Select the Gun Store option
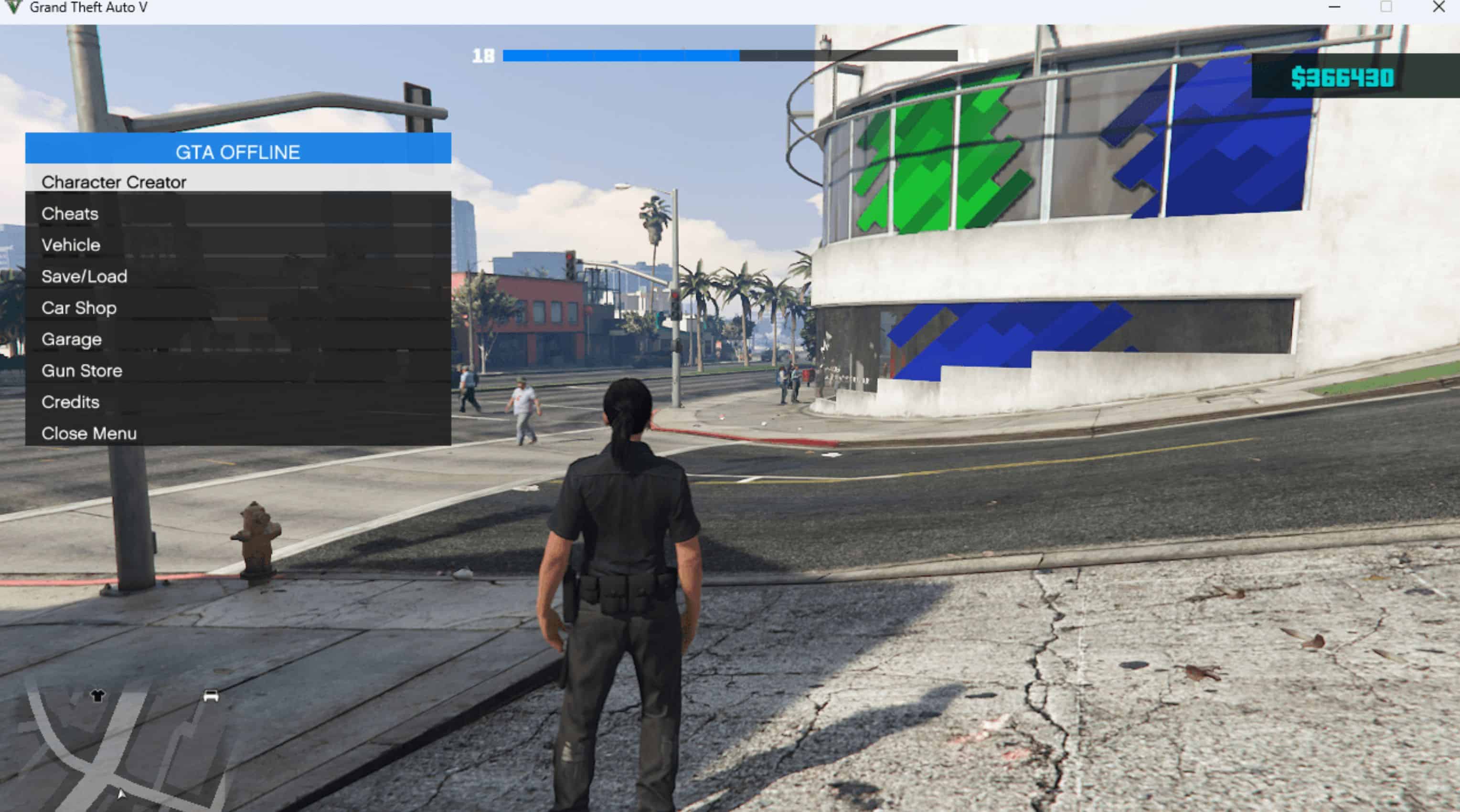The height and width of the screenshot is (812, 1460). [82, 370]
